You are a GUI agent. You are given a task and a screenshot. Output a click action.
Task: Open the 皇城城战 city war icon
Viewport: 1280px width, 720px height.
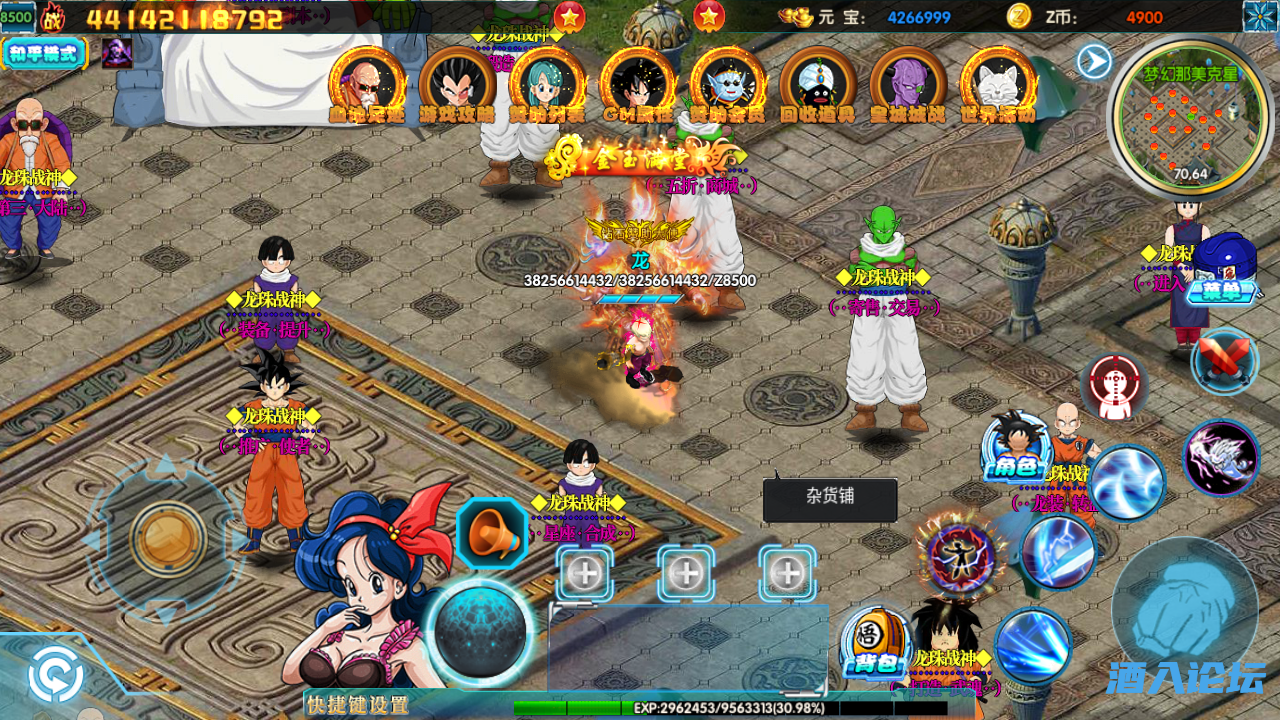pyautogui.click(x=908, y=85)
